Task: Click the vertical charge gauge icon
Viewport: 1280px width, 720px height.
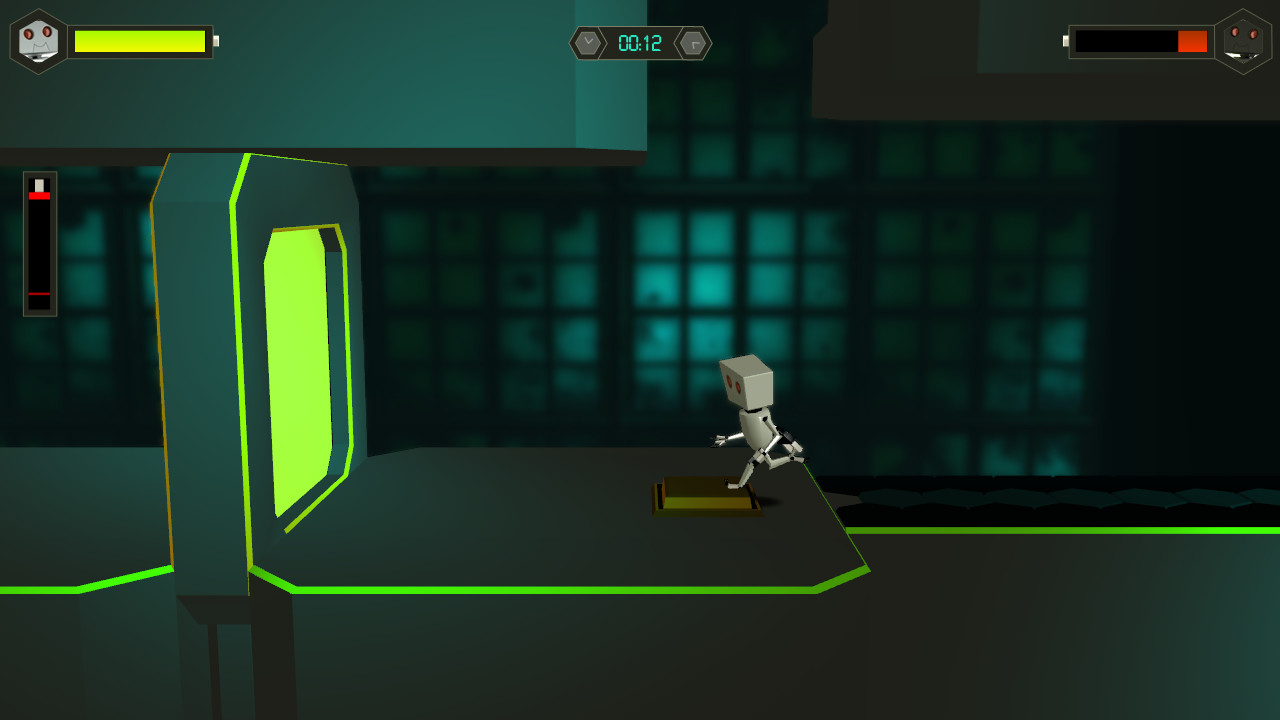Action: click(x=40, y=240)
